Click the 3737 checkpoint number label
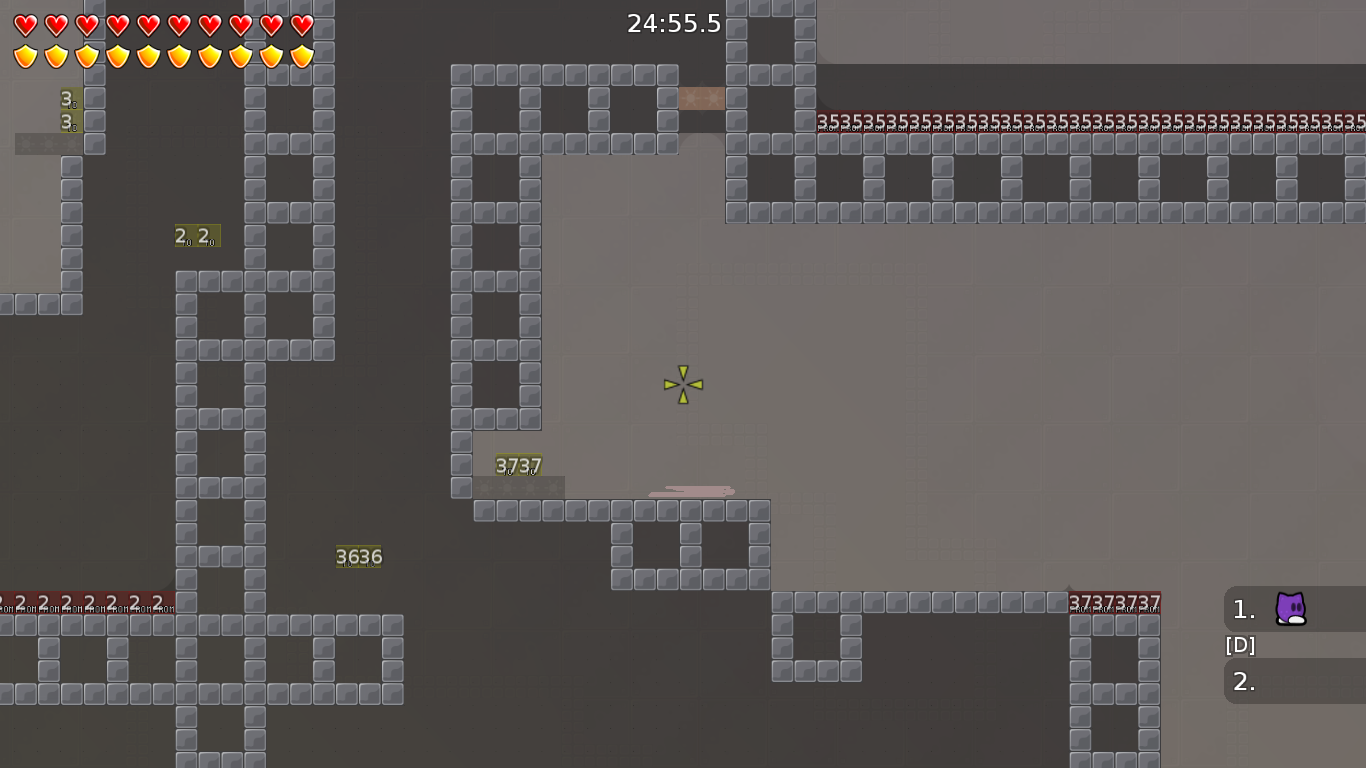This screenshot has width=1366, height=768. pyautogui.click(x=518, y=466)
